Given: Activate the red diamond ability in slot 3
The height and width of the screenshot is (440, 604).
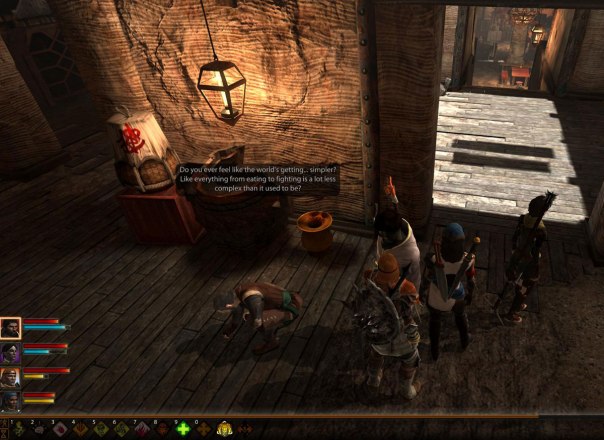Looking at the screenshot, I should tap(59, 430).
